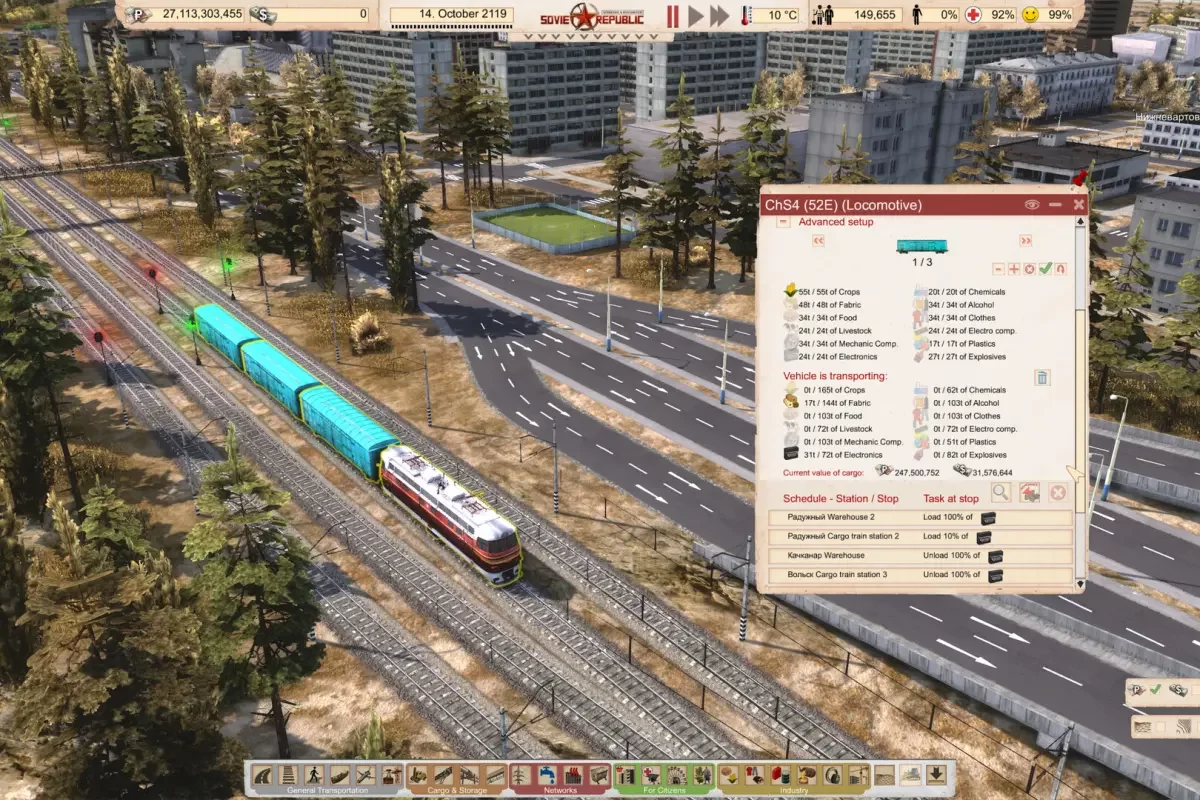Click the down arrow at toolbar end
Screen dimensions: 1200x800
coord(936,775)
